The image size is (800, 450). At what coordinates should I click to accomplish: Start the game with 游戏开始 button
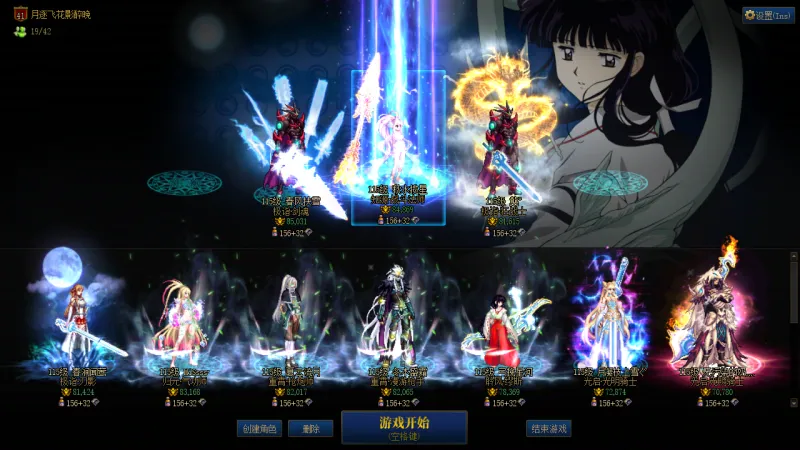tap(404, 427)
